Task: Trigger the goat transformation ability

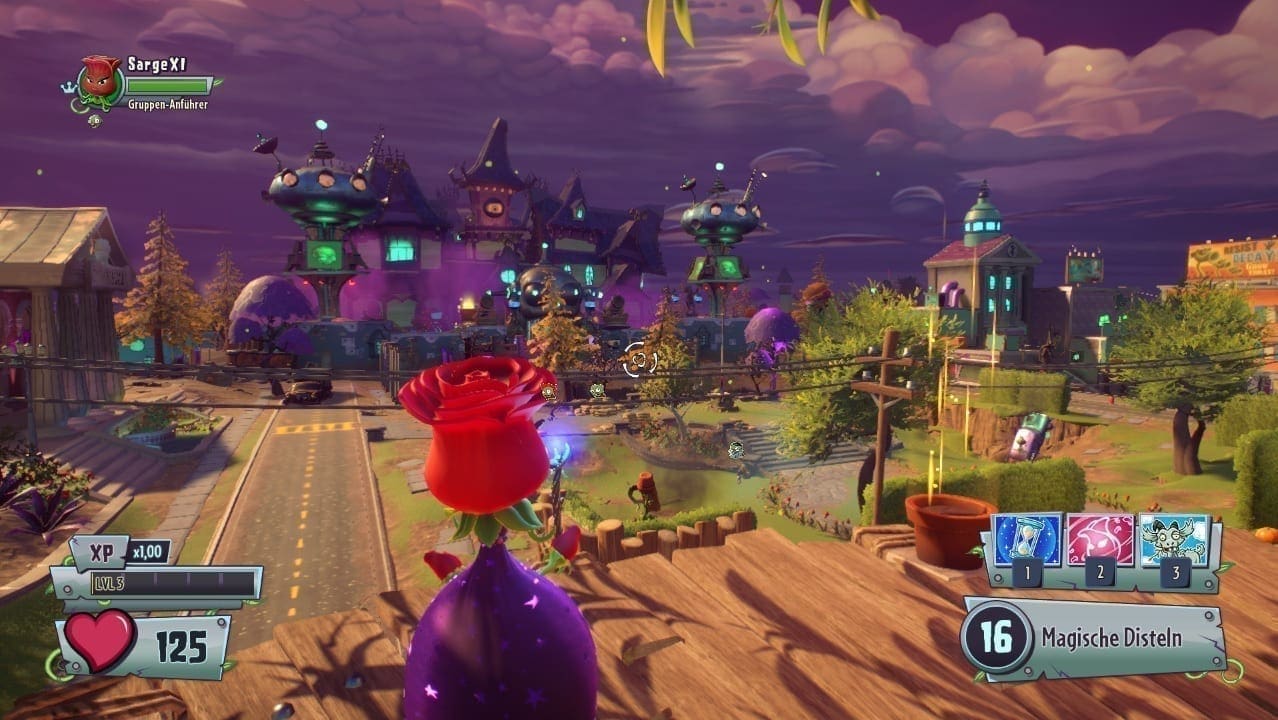Action: click(1173, 541)
